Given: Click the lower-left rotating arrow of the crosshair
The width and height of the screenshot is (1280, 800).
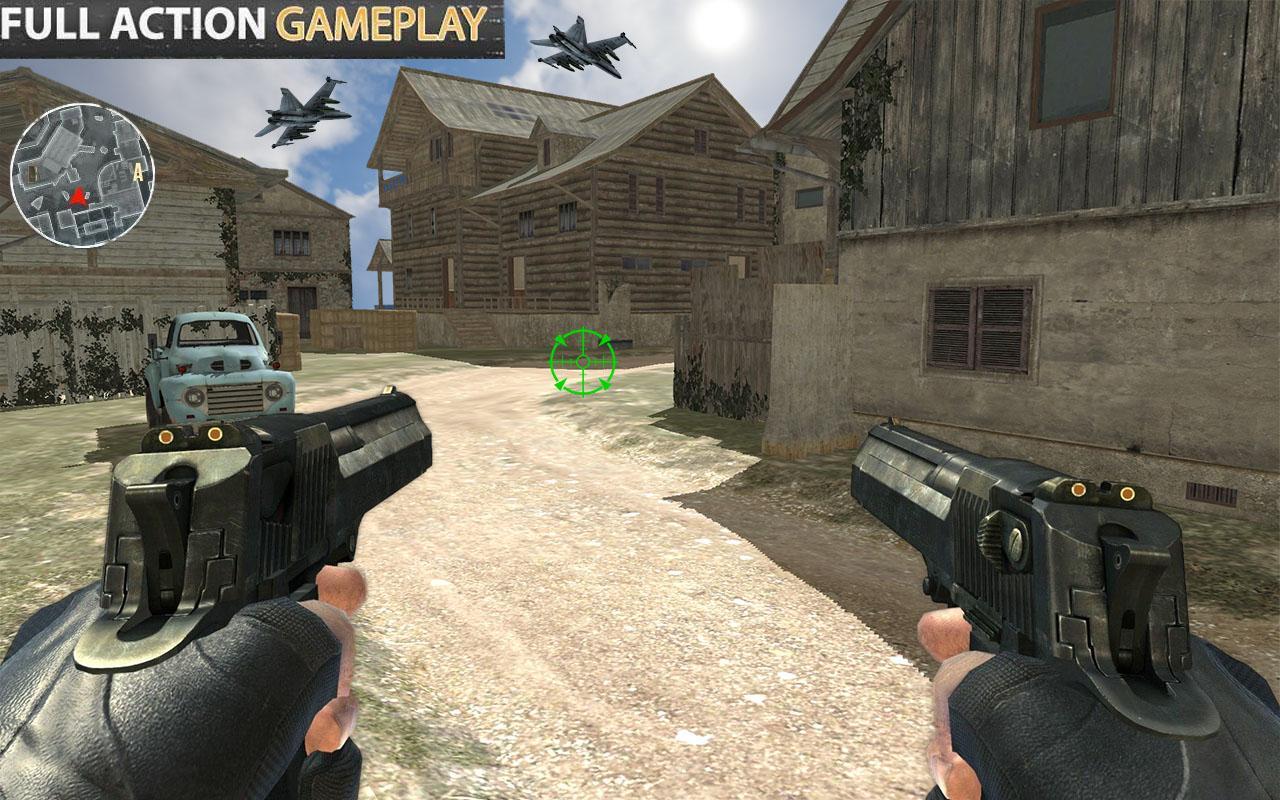Looking at the screenshot, I should coord(560,385).
